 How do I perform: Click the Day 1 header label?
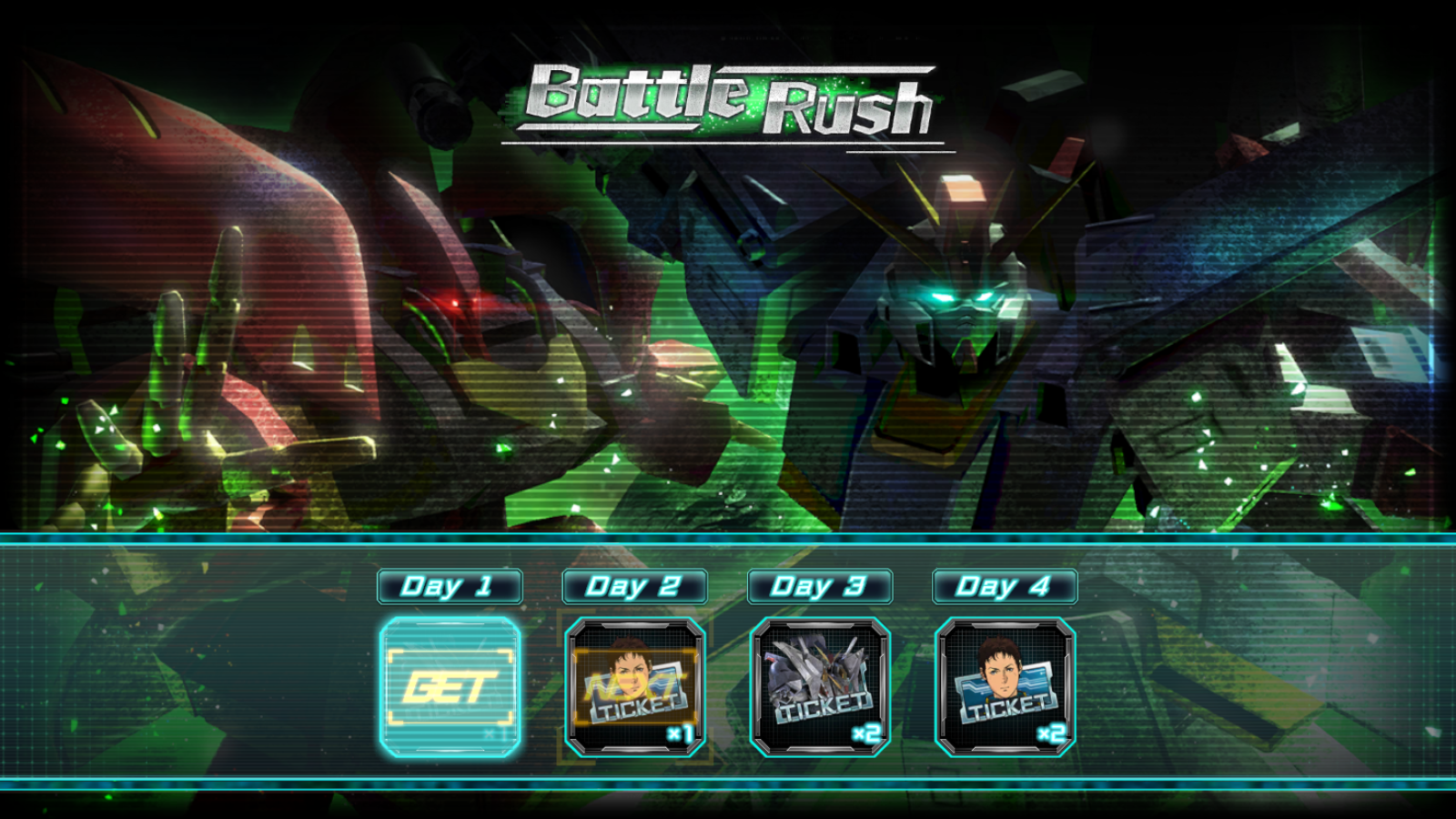coord(450,586)
